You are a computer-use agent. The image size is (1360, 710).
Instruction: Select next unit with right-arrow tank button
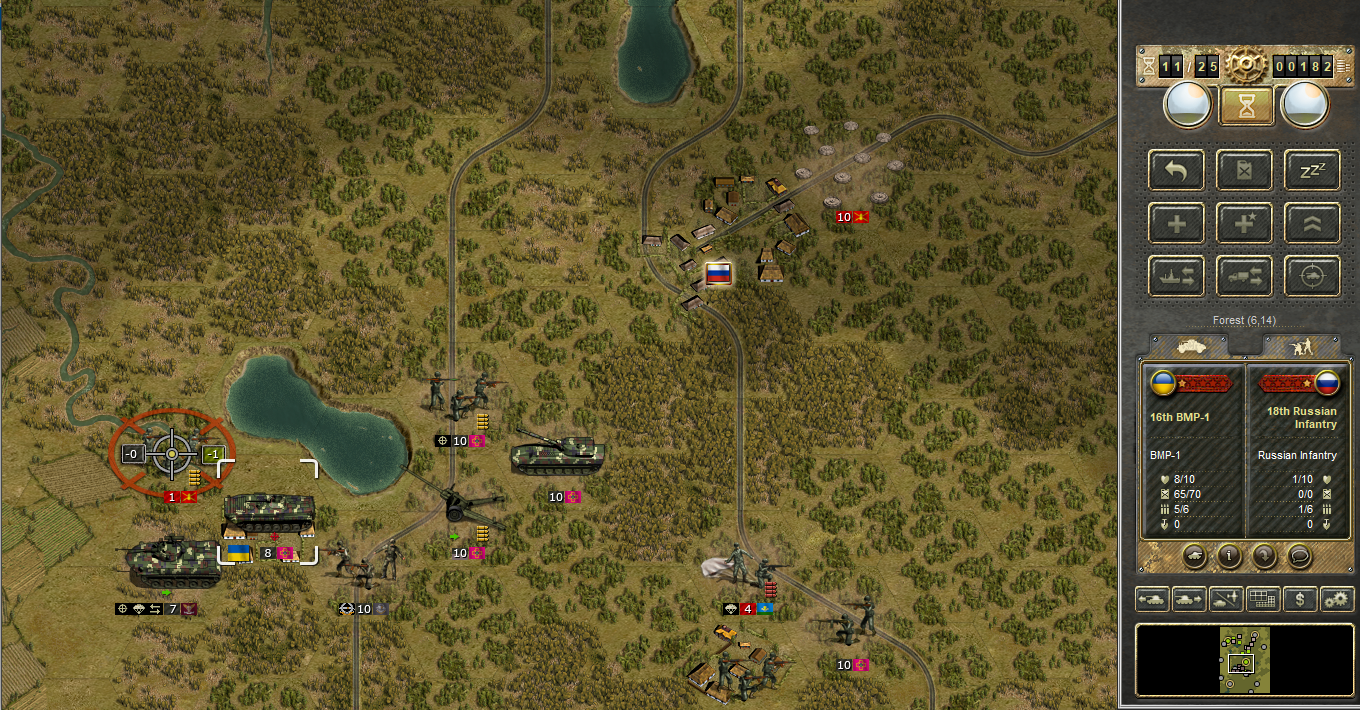1189,599
